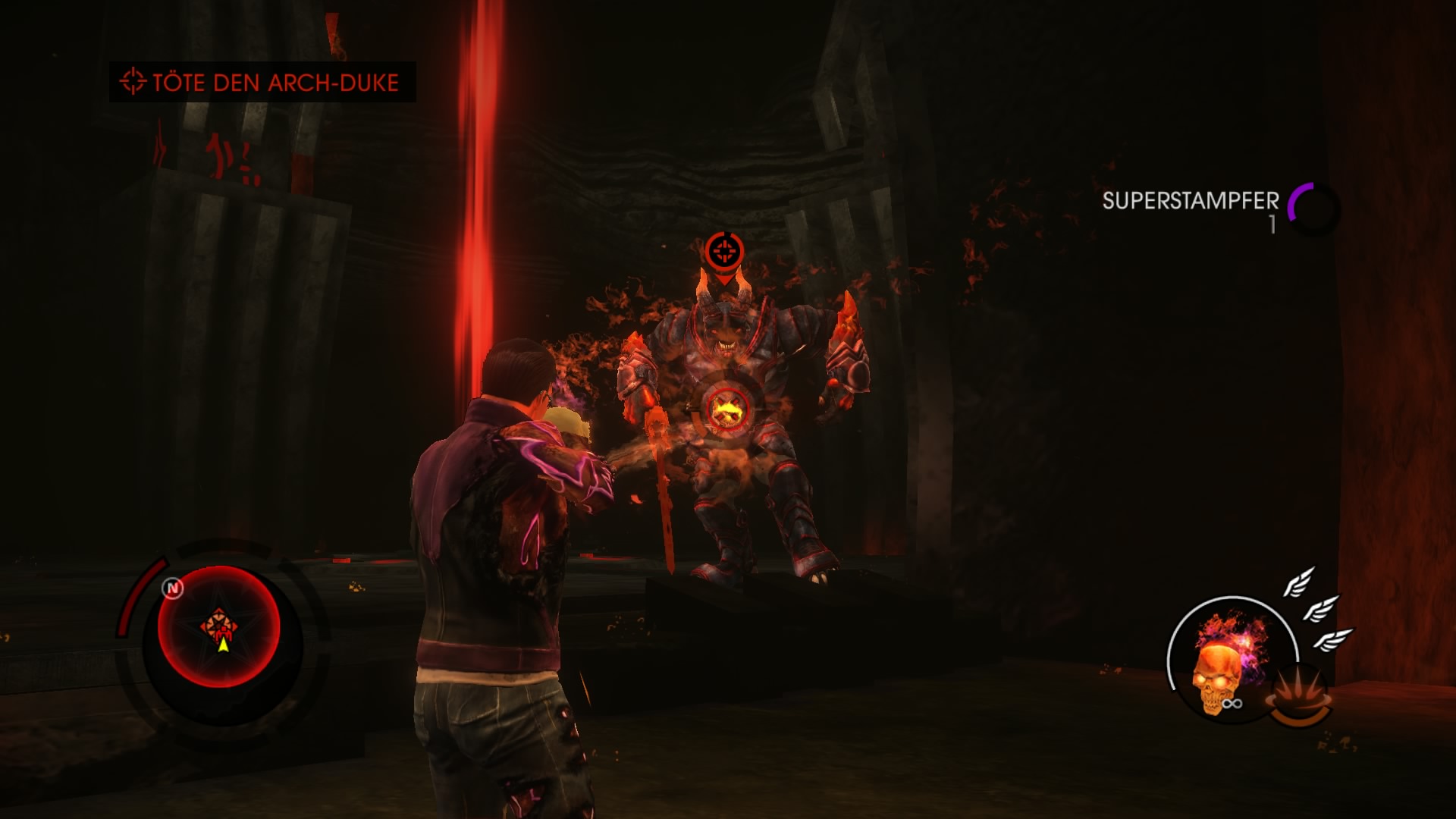Viewport: 1456px width, 819px height.
Task: Click the Superstampfer cooldown ring
Action: tap(1314, 207)
